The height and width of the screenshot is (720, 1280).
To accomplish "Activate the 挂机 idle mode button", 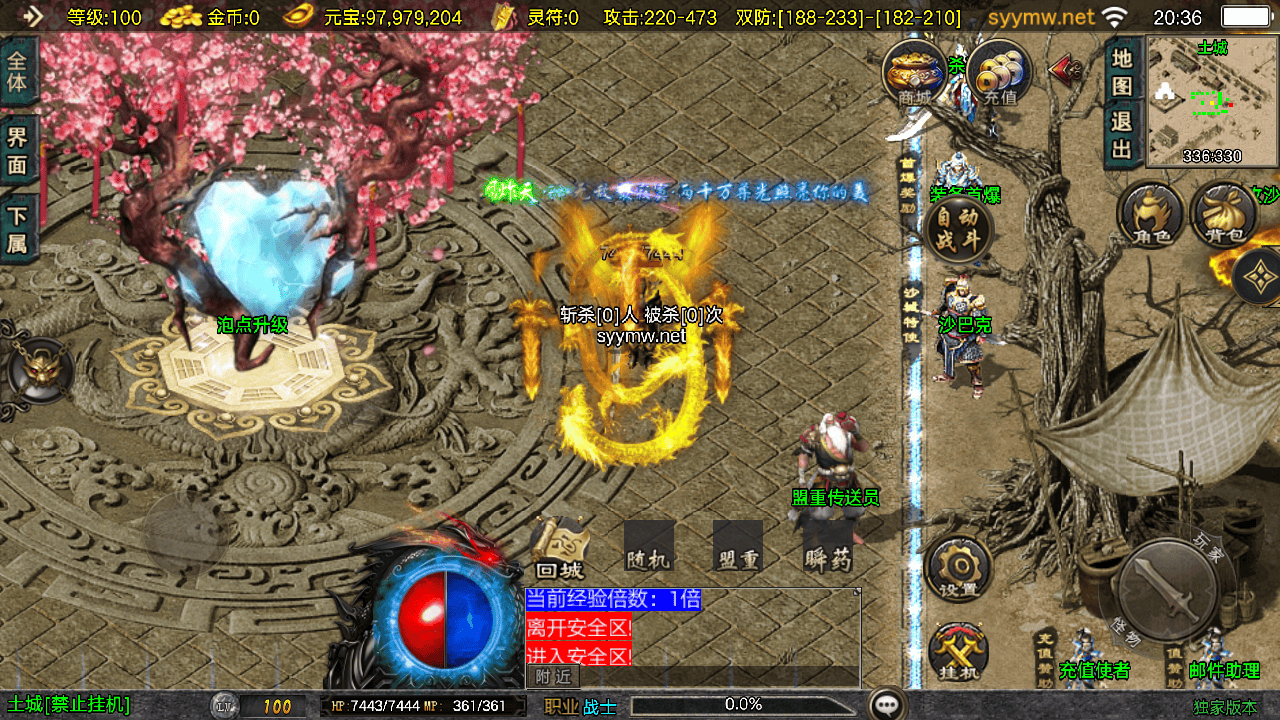I will [x=958, y=653].
